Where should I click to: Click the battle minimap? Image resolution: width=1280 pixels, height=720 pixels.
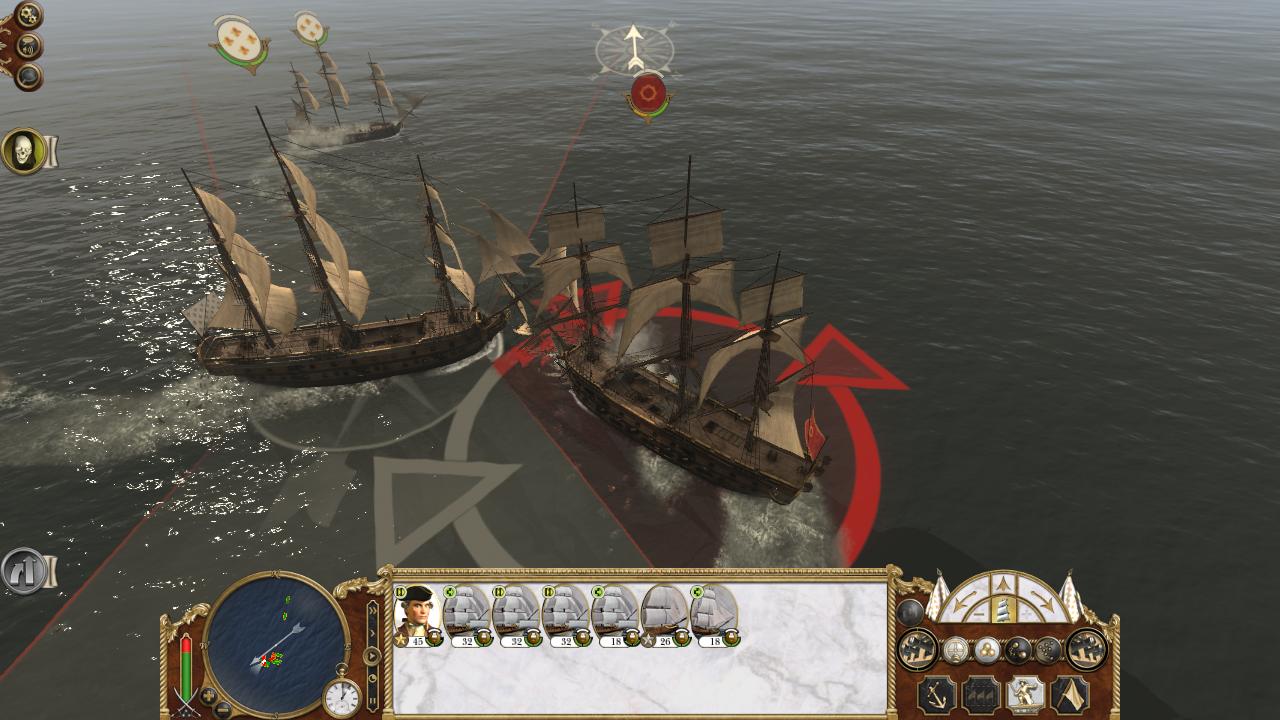pos(275,642)
